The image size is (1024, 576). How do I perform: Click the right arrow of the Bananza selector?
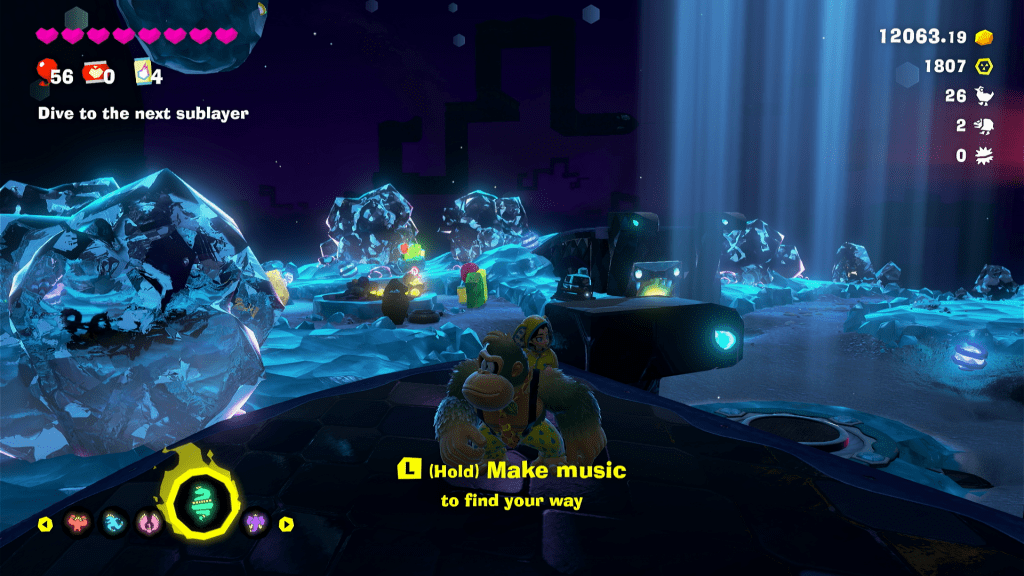286,524
